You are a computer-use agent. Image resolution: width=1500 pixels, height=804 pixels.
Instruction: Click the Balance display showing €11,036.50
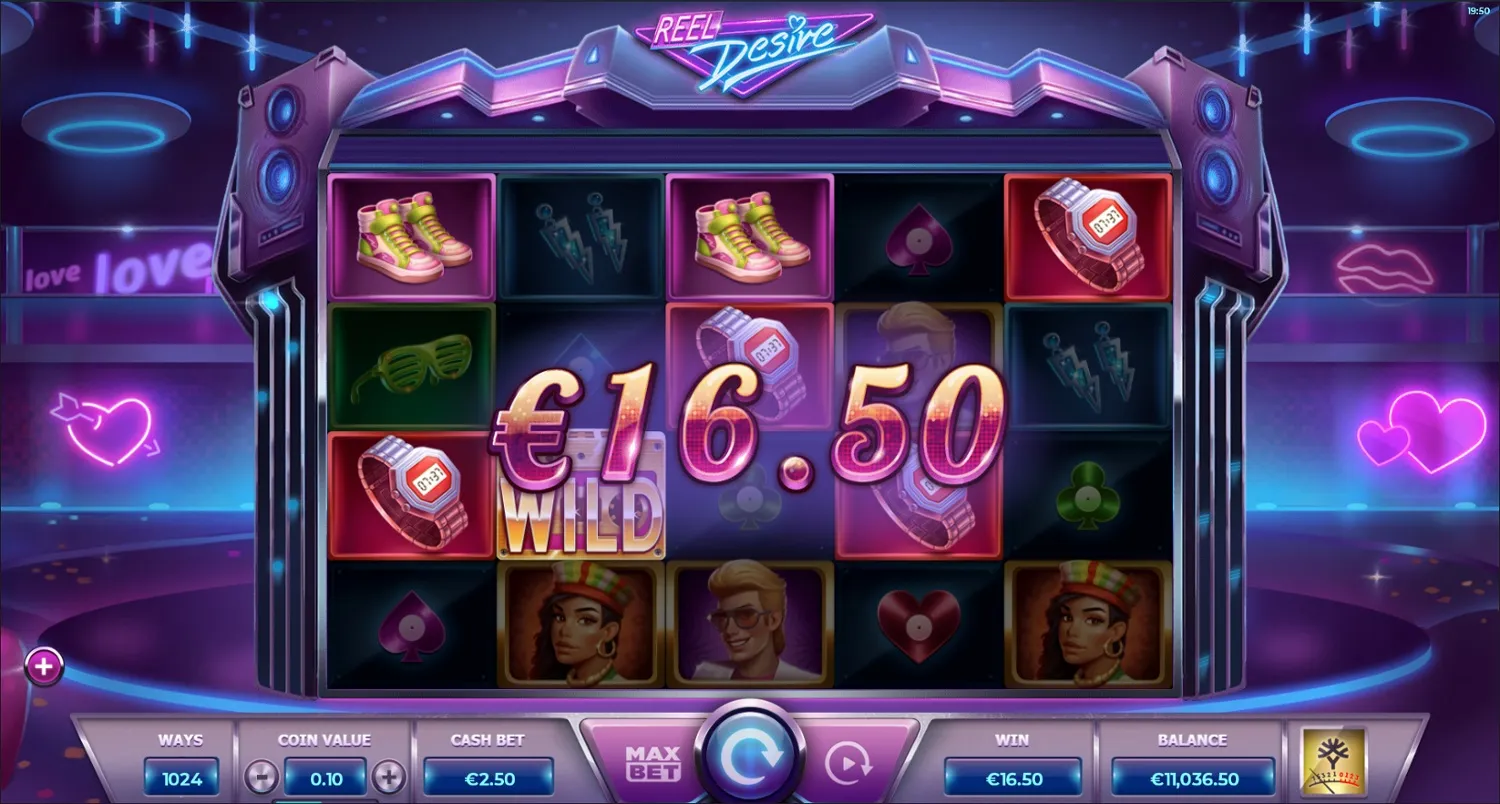(x=1192, y=777)
